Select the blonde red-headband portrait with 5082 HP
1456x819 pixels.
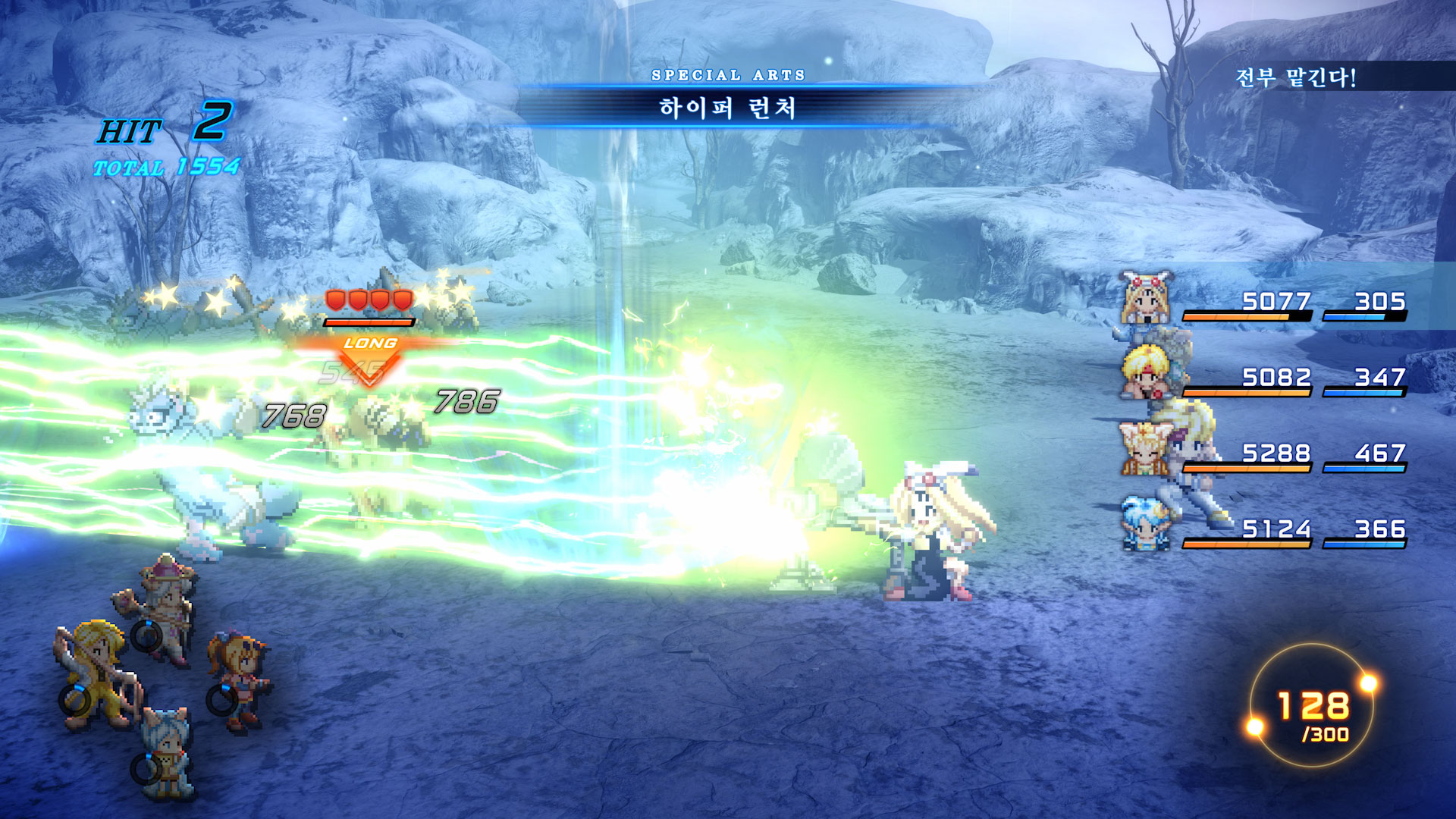click(1147, 372)
